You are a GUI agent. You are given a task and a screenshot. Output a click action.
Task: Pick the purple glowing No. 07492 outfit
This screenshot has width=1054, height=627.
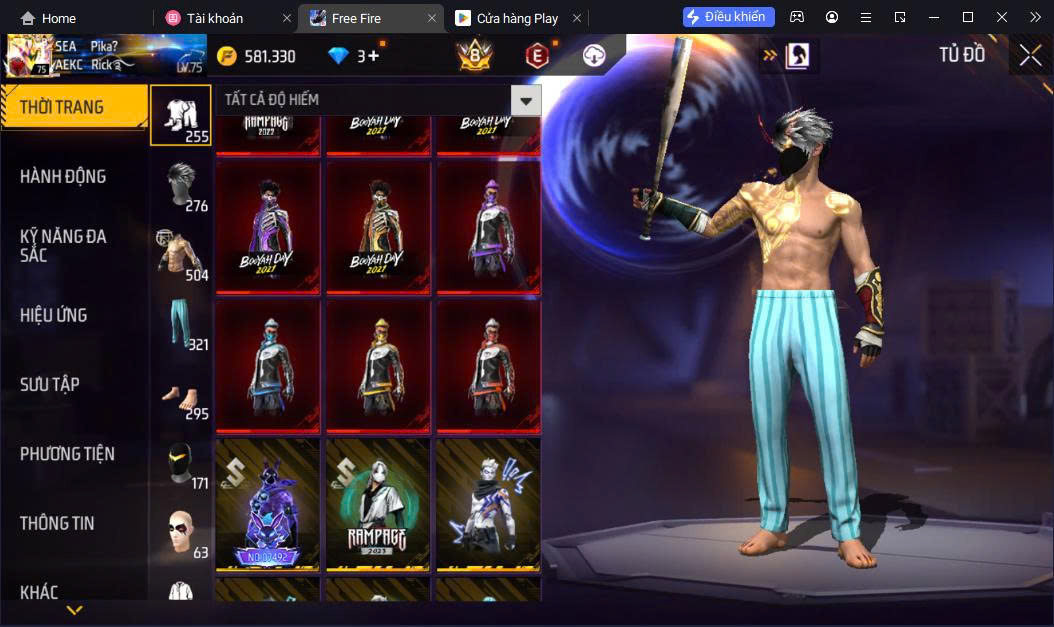[x=268, y=504]
